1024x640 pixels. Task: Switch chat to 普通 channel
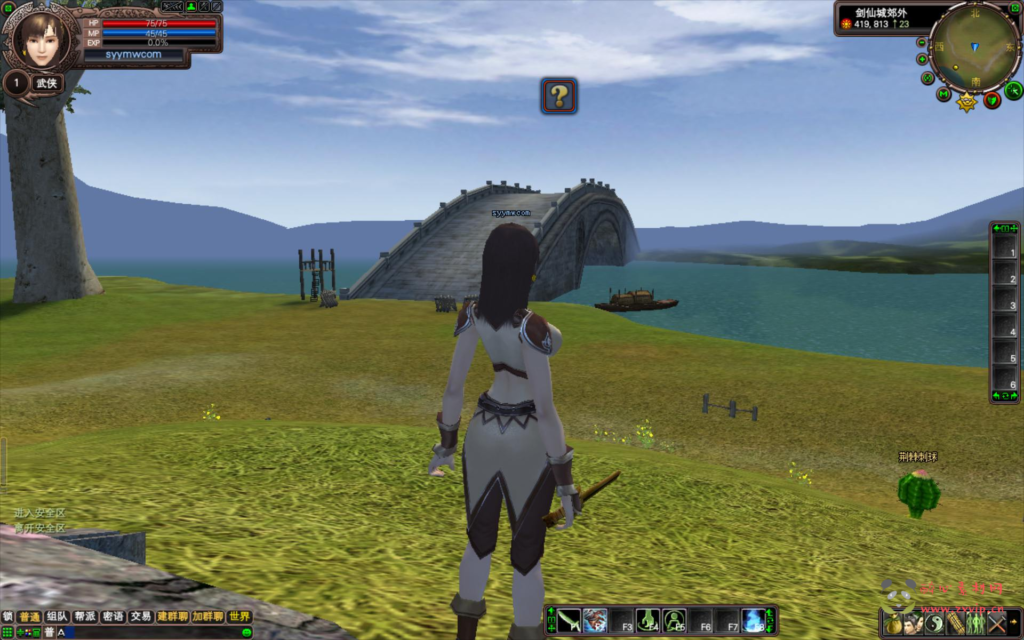pos(30,617)
